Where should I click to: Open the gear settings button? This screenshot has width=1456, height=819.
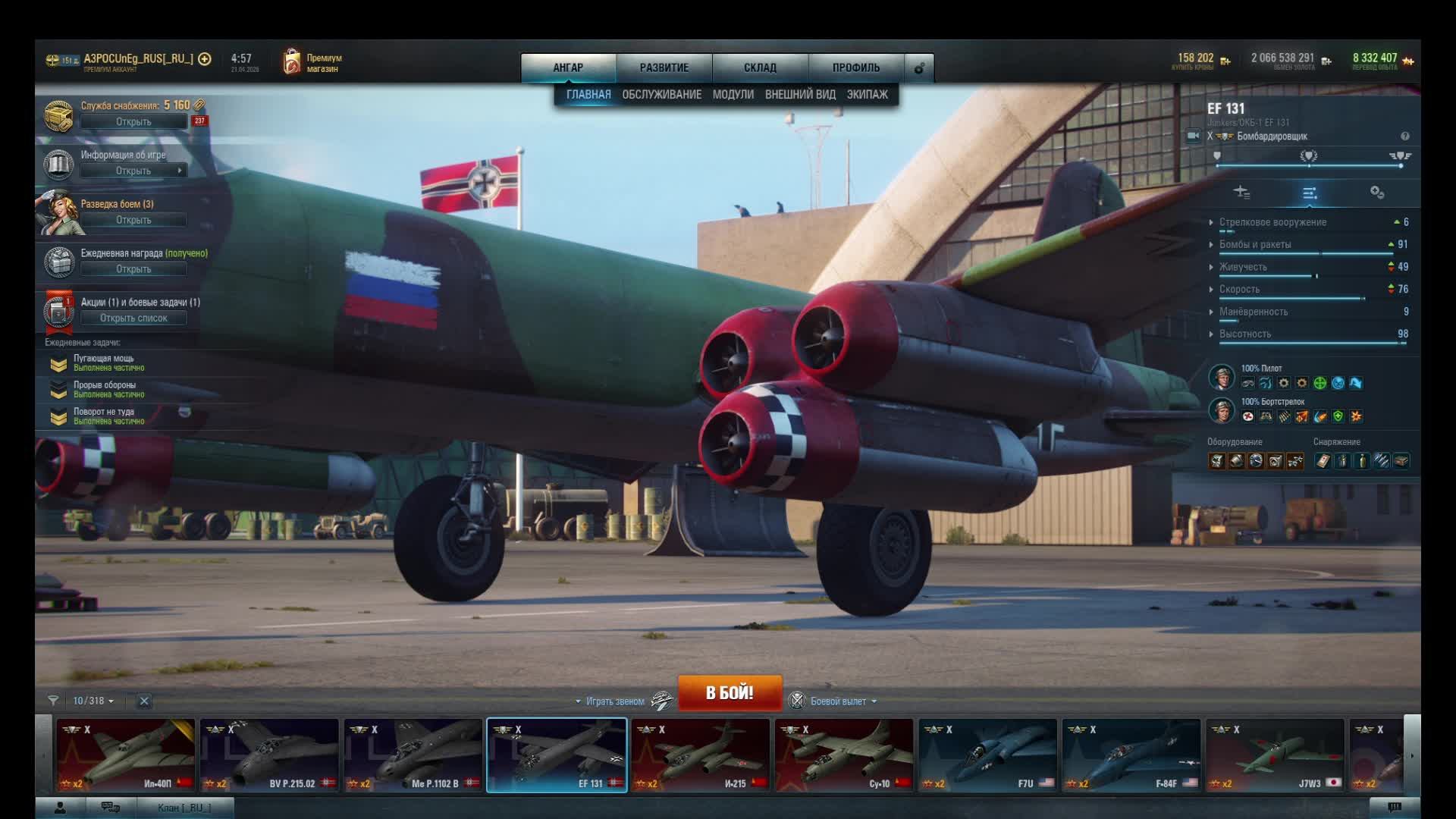919,68
